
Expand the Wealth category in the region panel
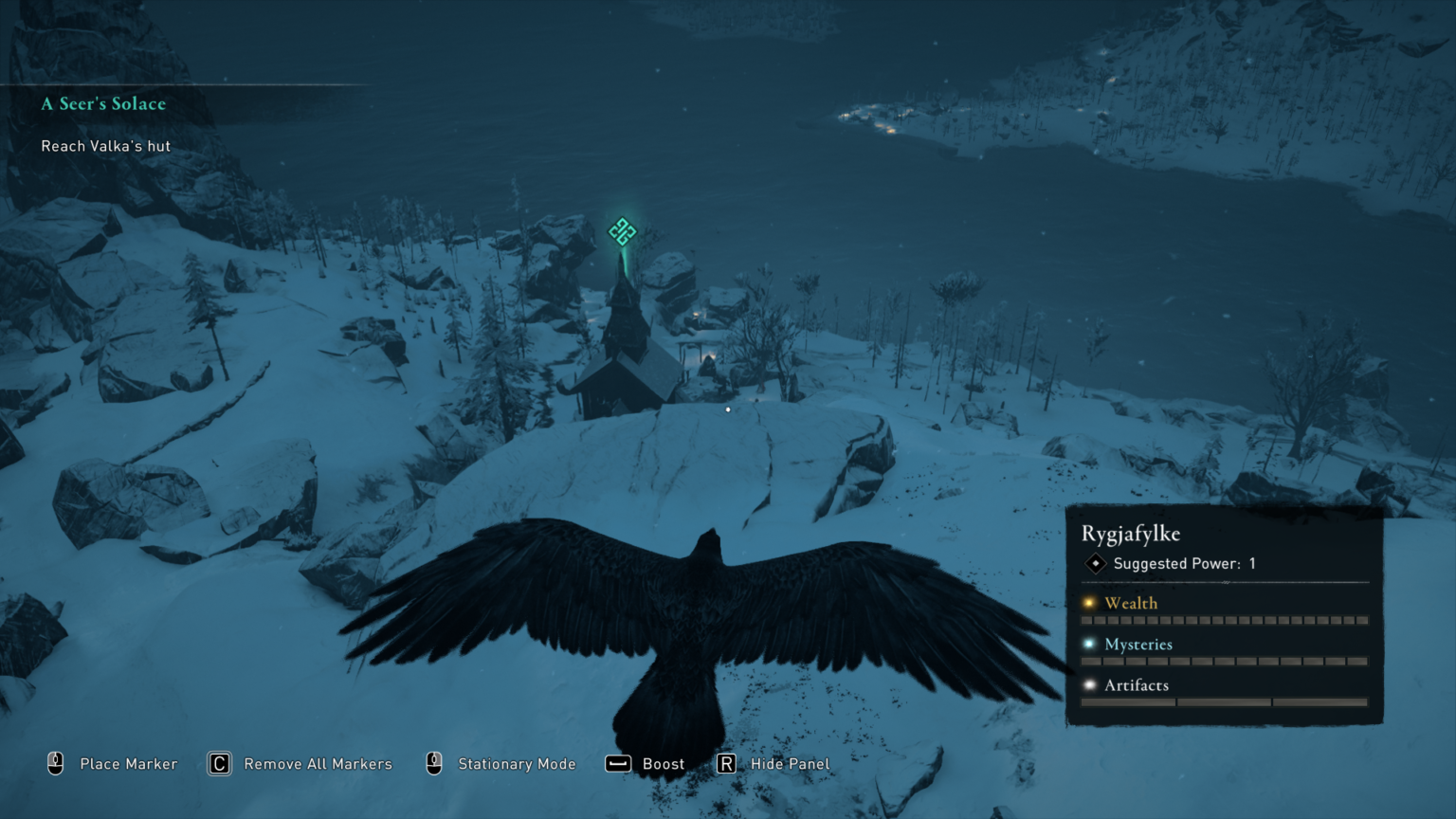[x=1131, y=603]
